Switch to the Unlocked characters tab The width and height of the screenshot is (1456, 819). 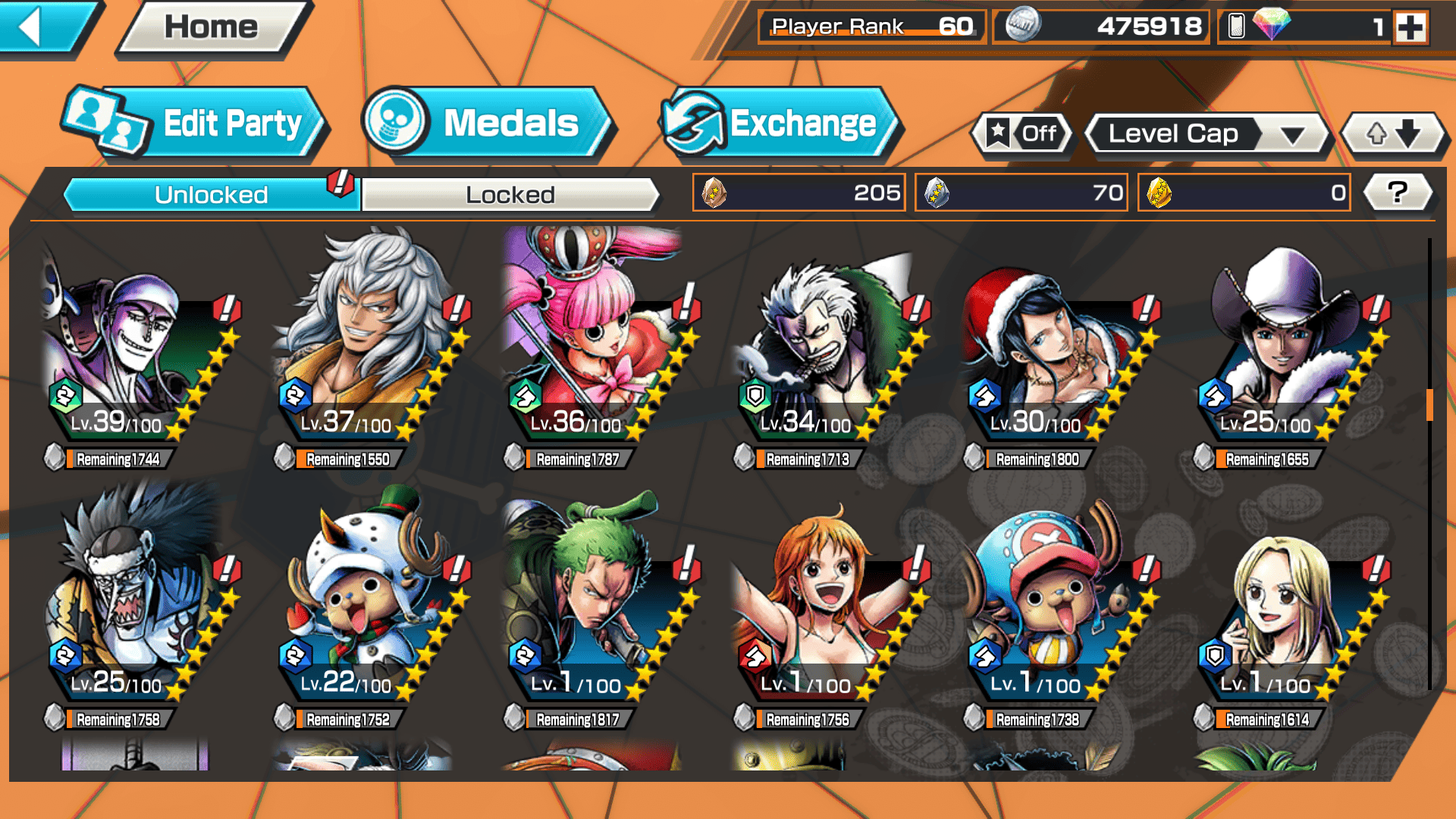[x=210, y=195]
